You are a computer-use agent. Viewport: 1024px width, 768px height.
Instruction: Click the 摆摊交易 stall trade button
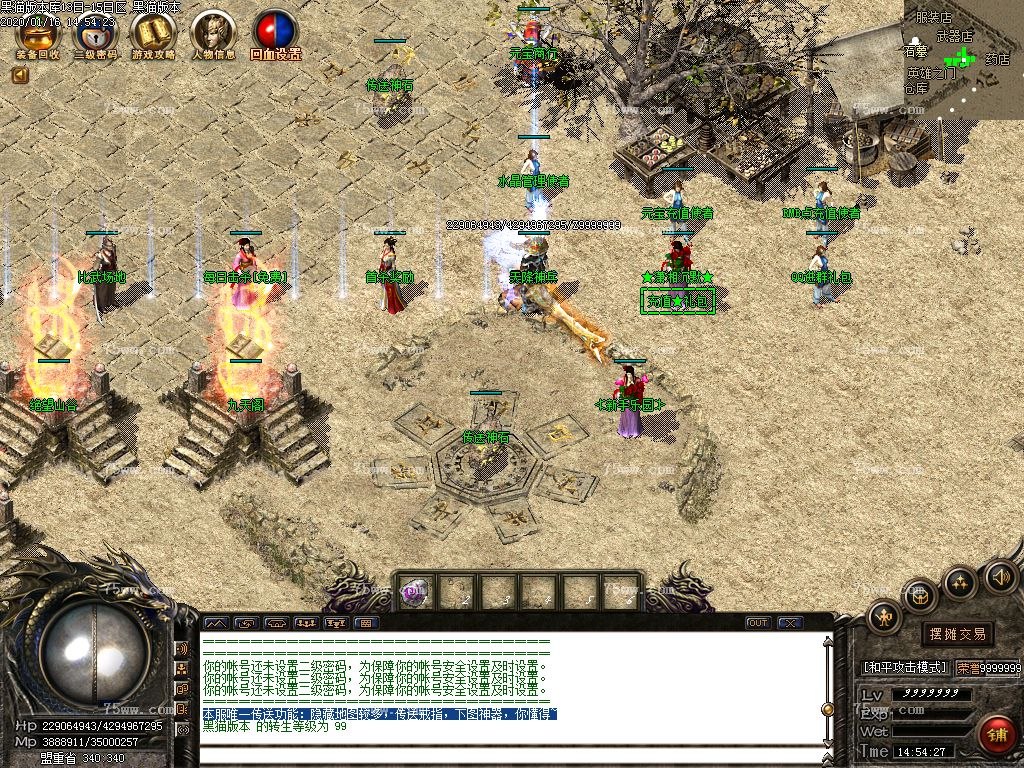point(957,634)
